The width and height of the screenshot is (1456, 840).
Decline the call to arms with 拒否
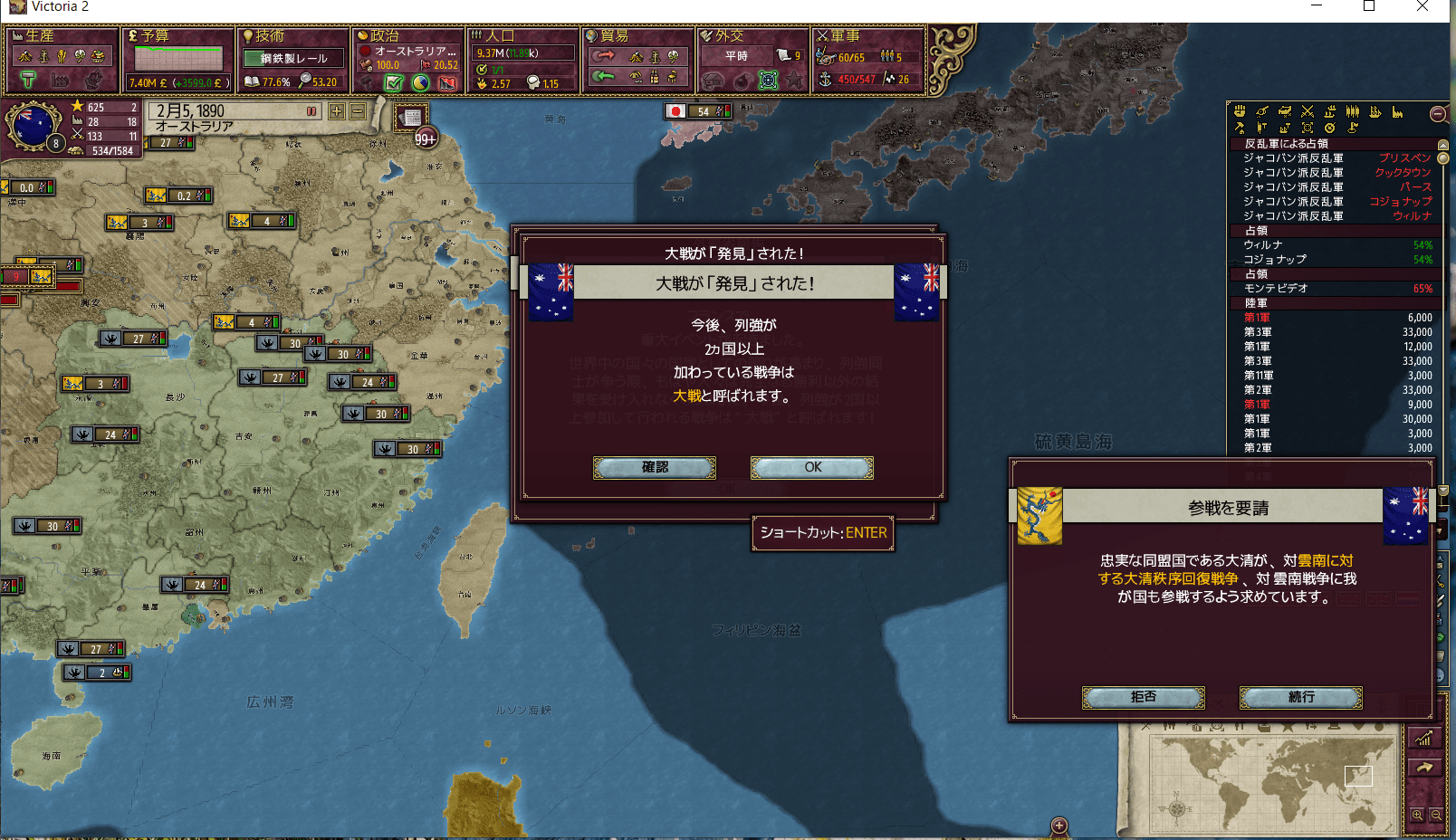(x=1143, y=697)
